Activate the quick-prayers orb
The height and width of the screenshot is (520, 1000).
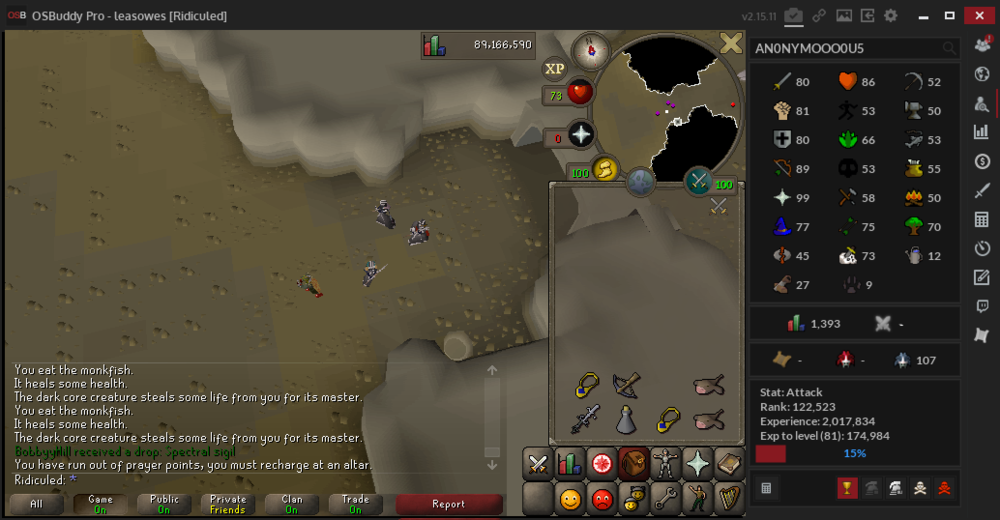tap(581, 135)
